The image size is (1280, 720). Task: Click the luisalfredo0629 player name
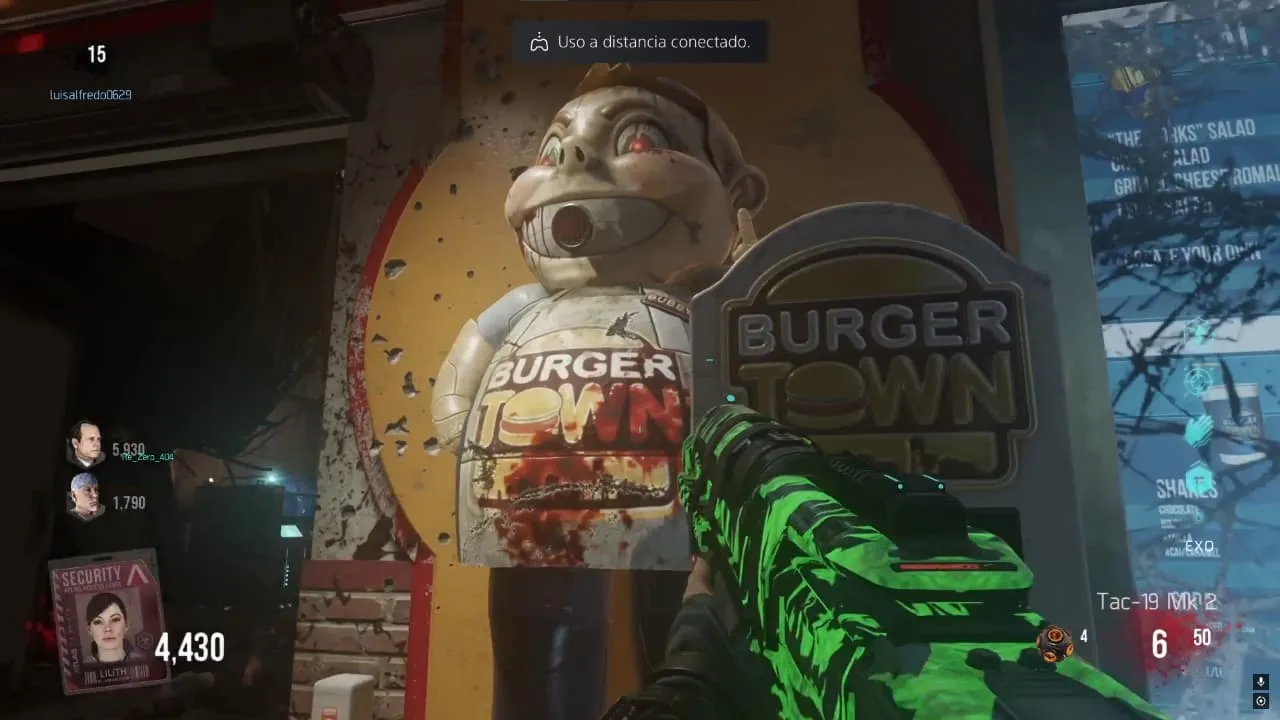[x=90, y=95]
